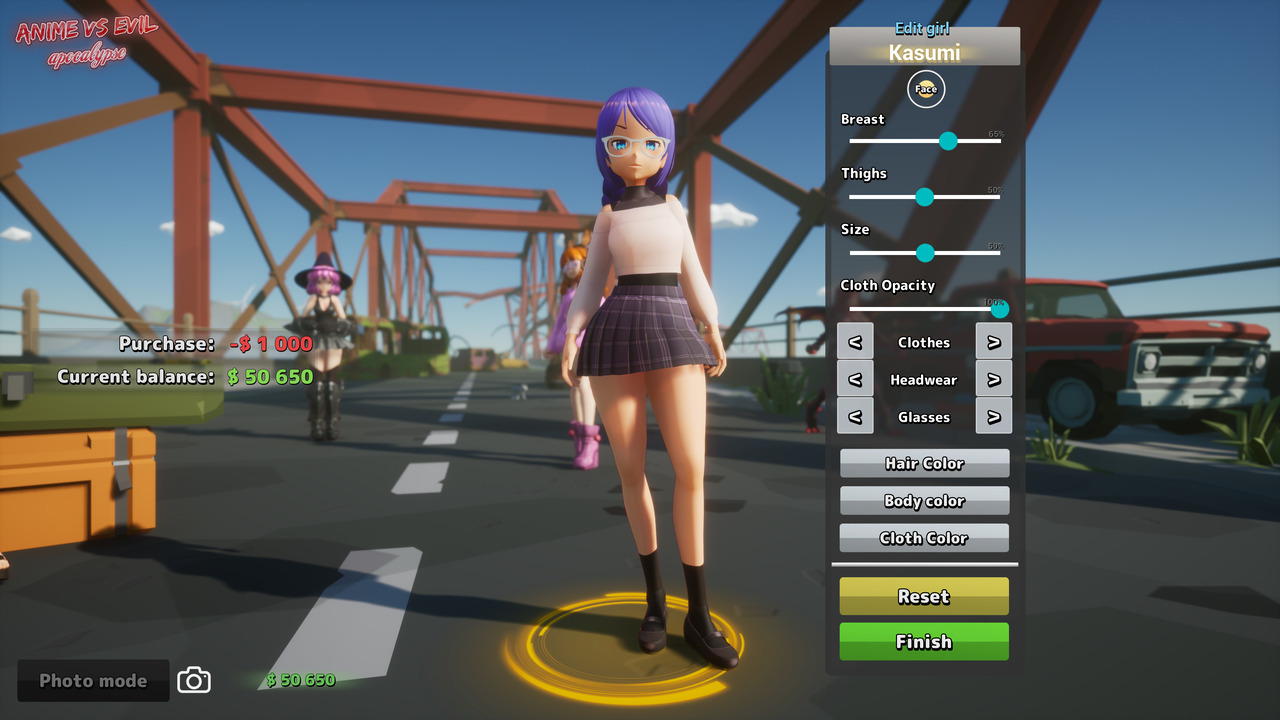Viewport: 1280px width, 720px height.
Task: Click the Breast slider handle
Action: point(948,141)
